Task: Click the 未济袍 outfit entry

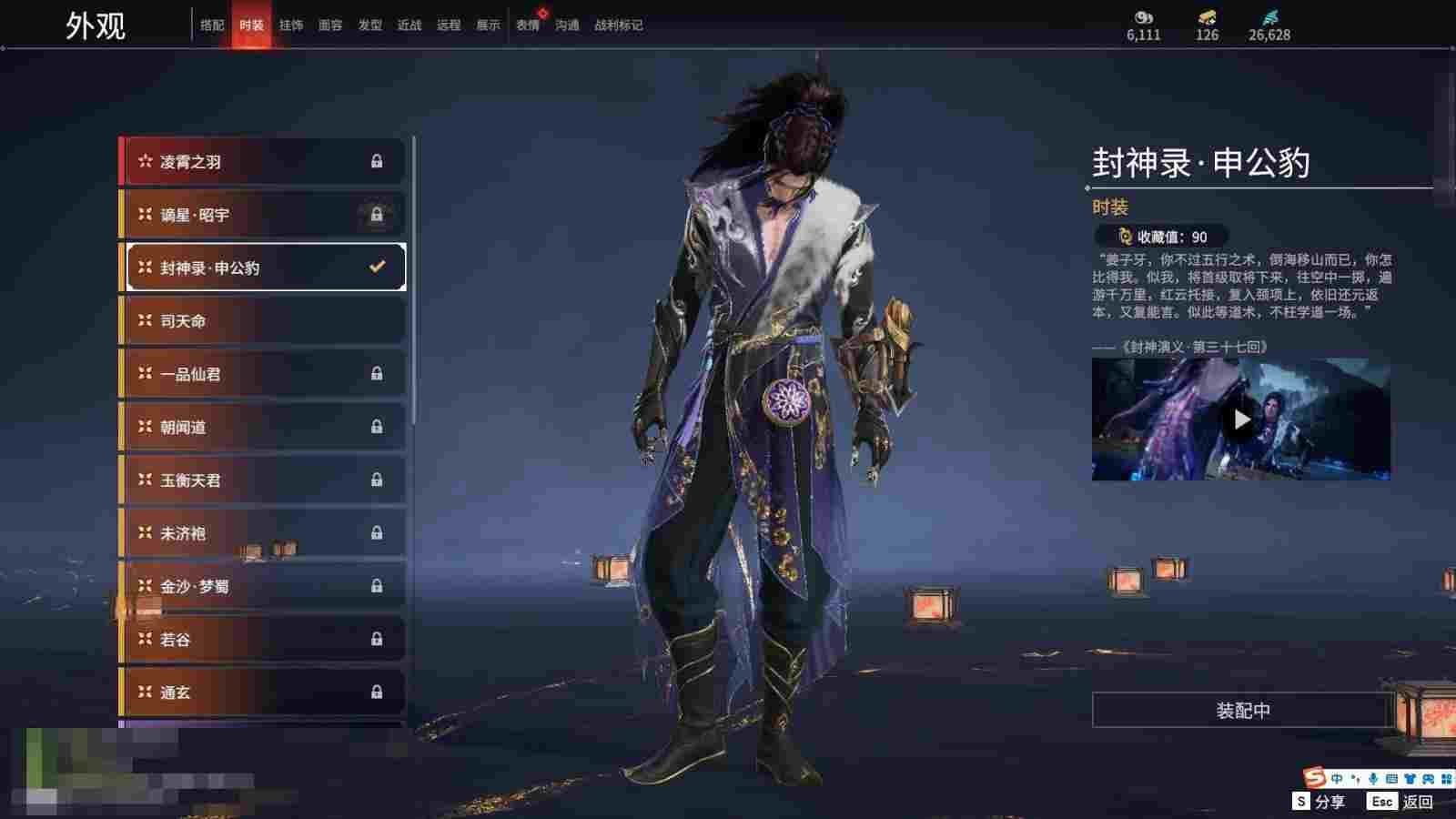Action: (262, 533)
